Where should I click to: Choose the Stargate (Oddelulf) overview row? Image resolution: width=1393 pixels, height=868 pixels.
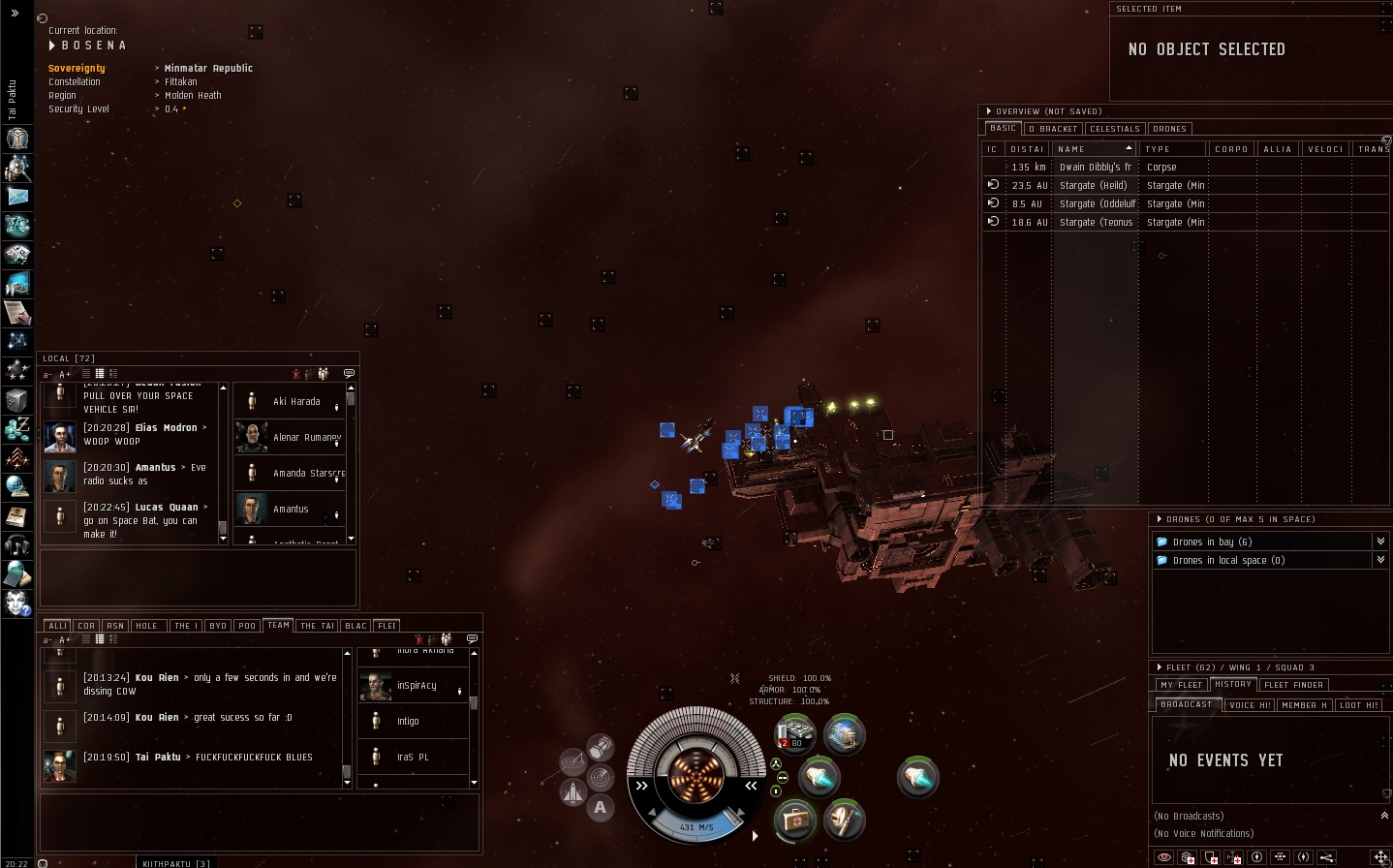click(1097, 203)
